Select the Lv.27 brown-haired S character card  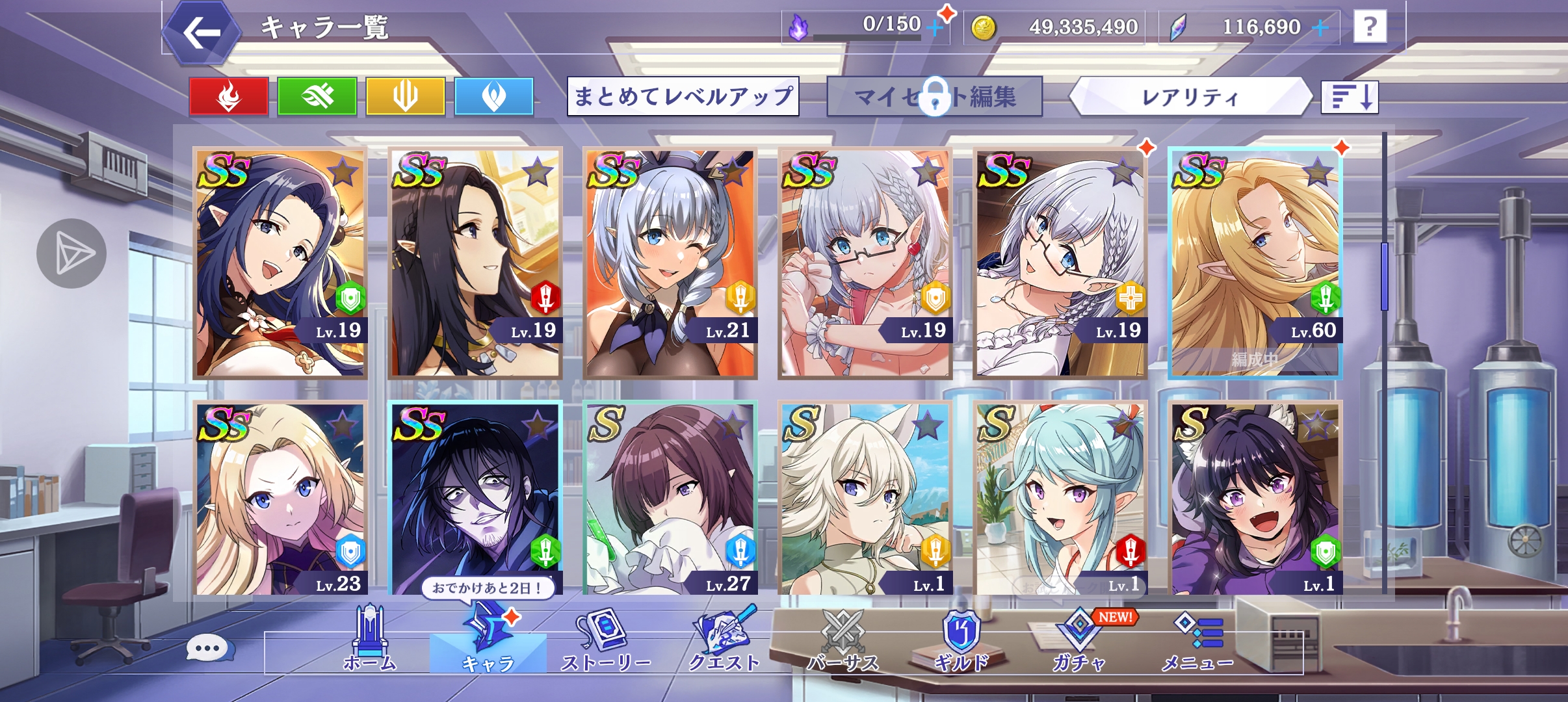(670, 497)
